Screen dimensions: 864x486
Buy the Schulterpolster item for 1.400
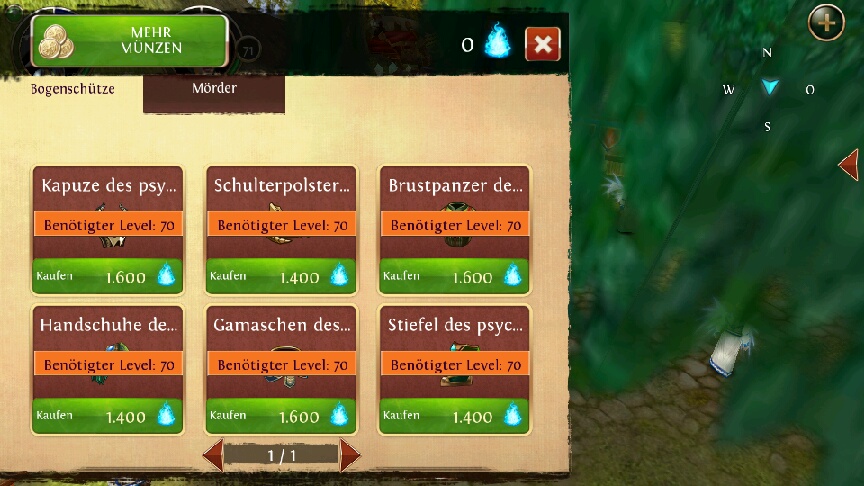click(281, 276)
